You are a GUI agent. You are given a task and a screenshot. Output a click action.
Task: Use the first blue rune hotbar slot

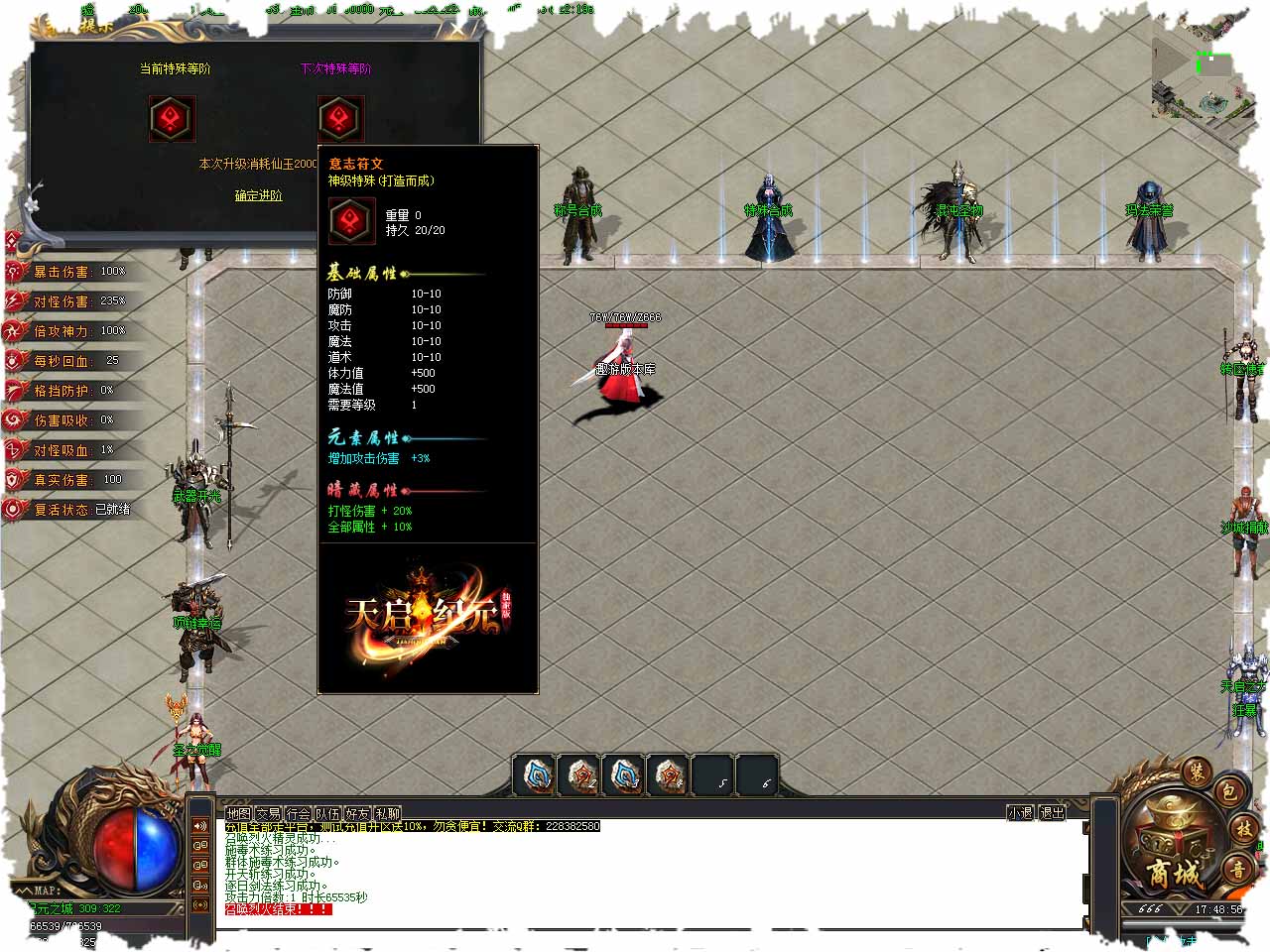coord(537,775)
